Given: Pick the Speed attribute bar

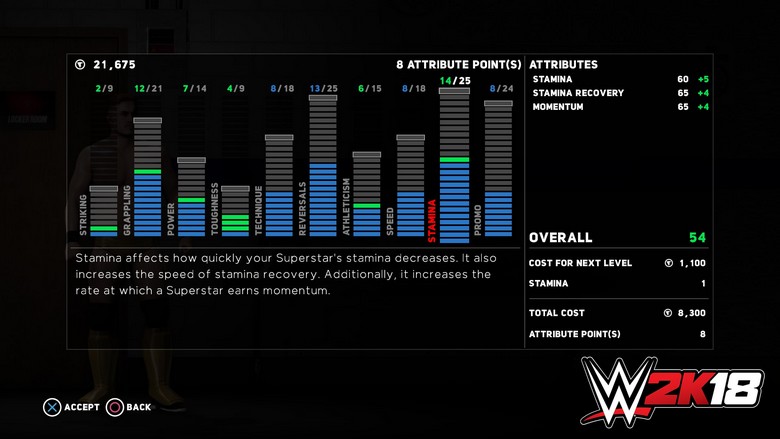Looking at the screenshot, I should point(411,187).
